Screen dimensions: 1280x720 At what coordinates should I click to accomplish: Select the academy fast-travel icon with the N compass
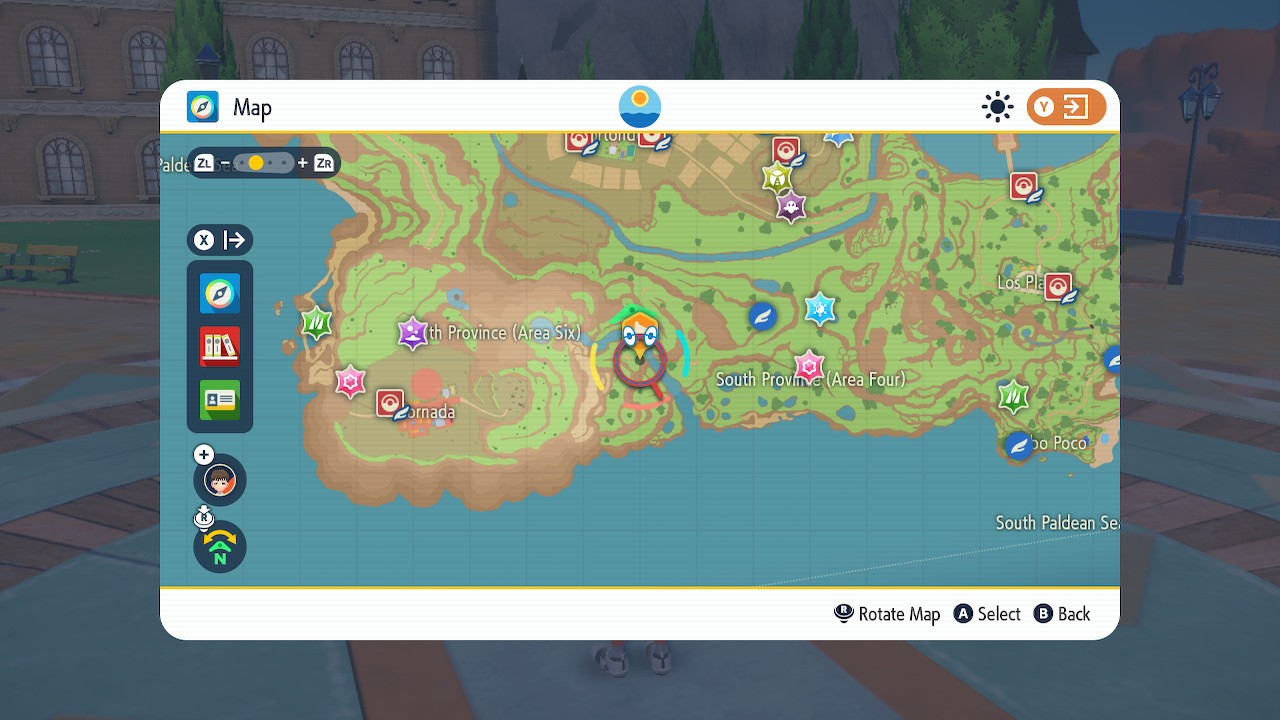click(219, 547)
